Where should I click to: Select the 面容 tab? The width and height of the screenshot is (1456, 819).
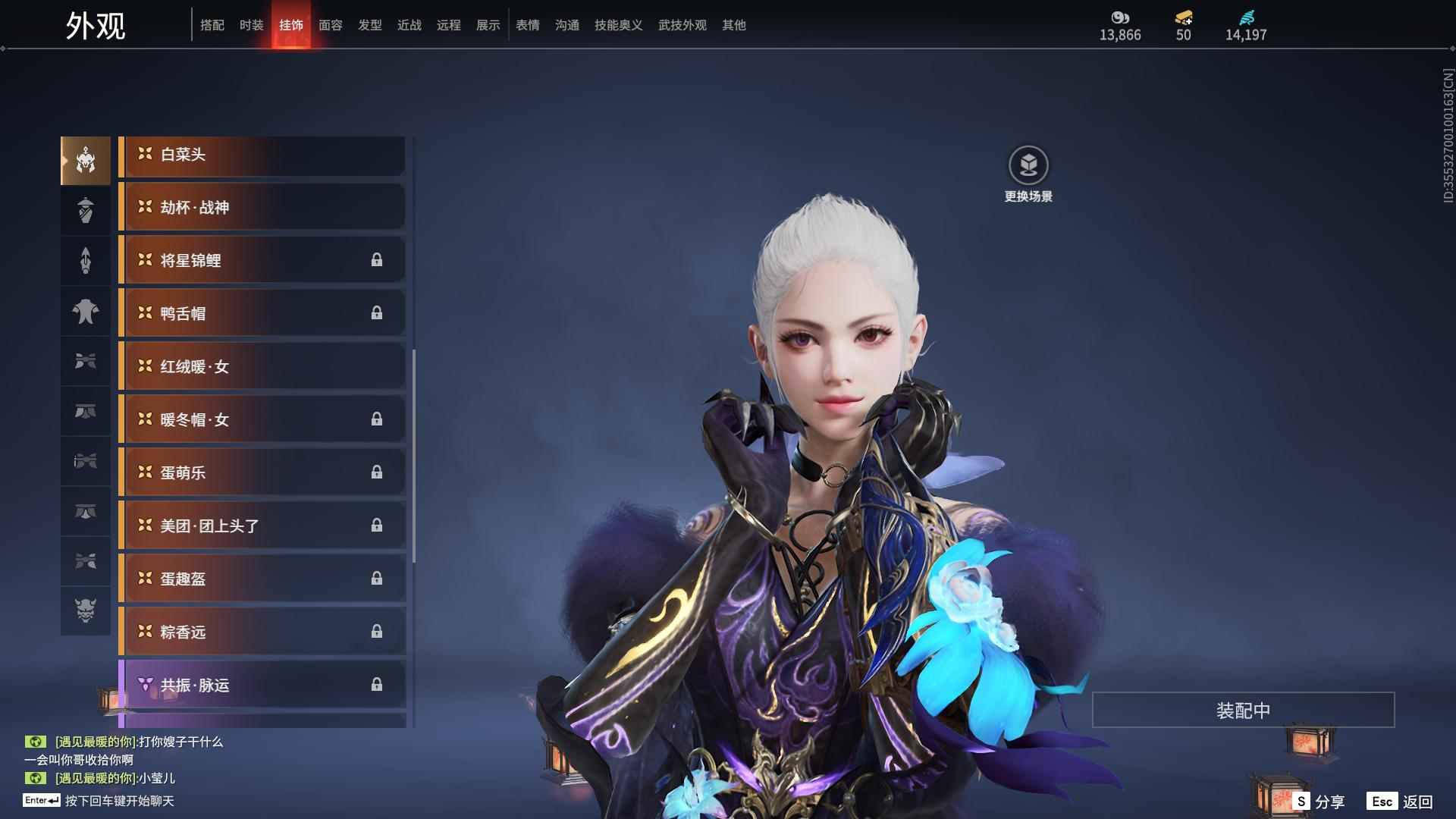(330, 25)
